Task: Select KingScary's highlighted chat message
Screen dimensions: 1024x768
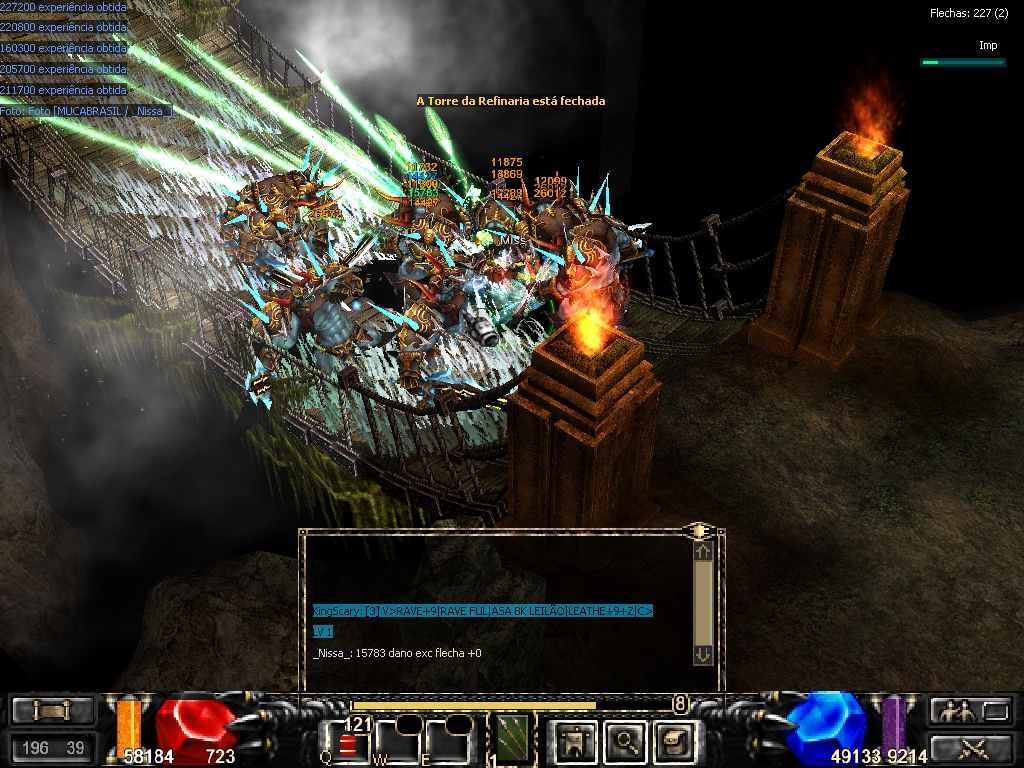Action: (482, 611)
